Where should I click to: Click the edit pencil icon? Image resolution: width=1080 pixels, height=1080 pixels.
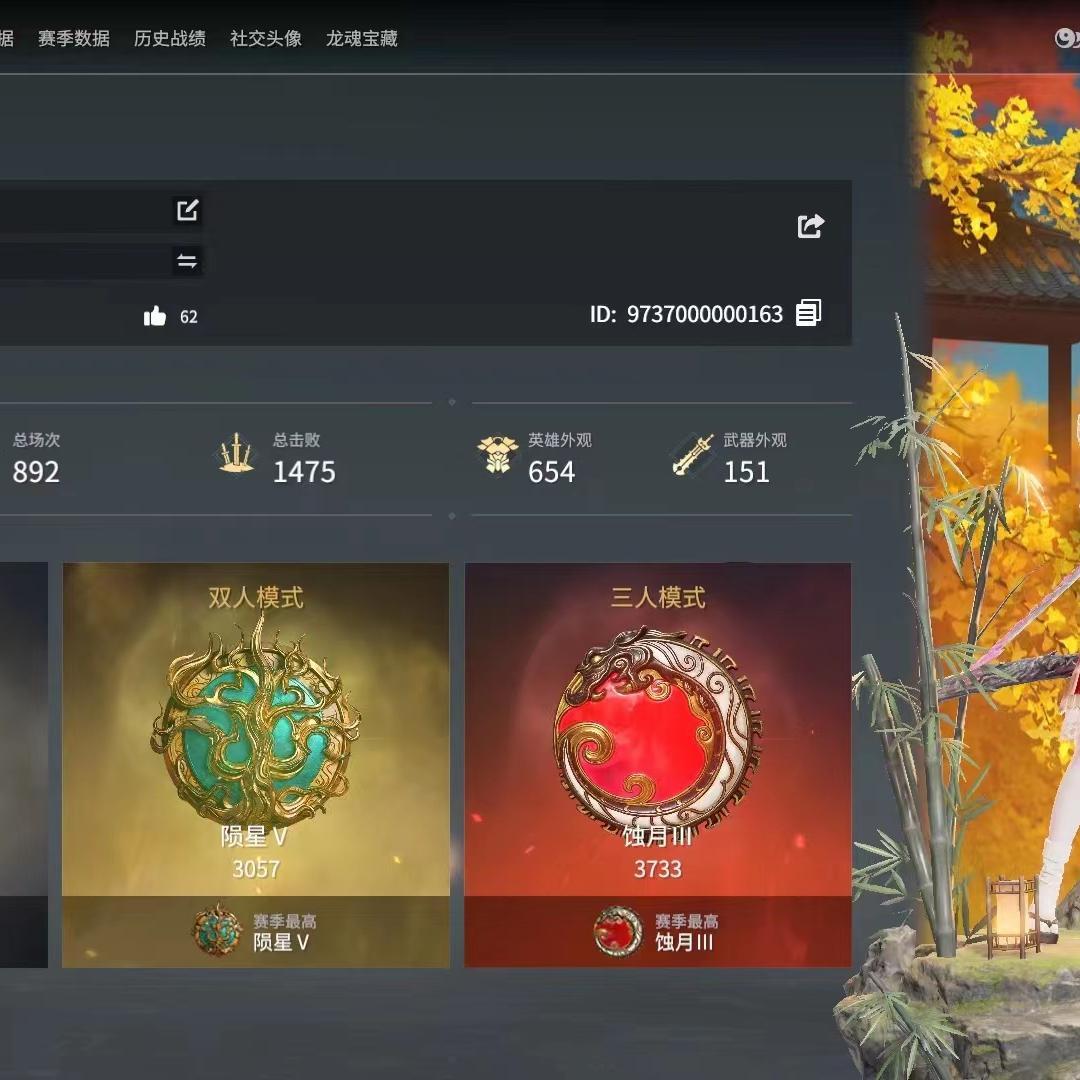[188, 210]
